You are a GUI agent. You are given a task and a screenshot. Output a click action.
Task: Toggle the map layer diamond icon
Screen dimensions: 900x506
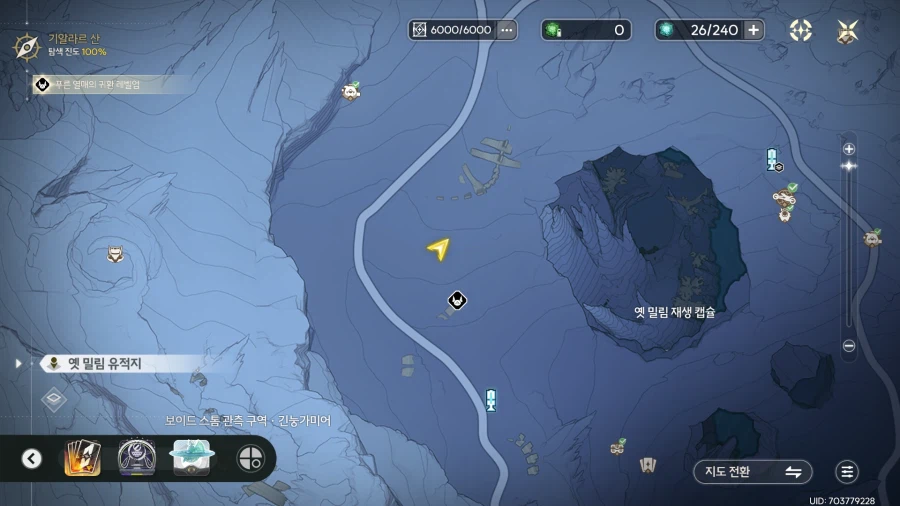coord(54,400)
